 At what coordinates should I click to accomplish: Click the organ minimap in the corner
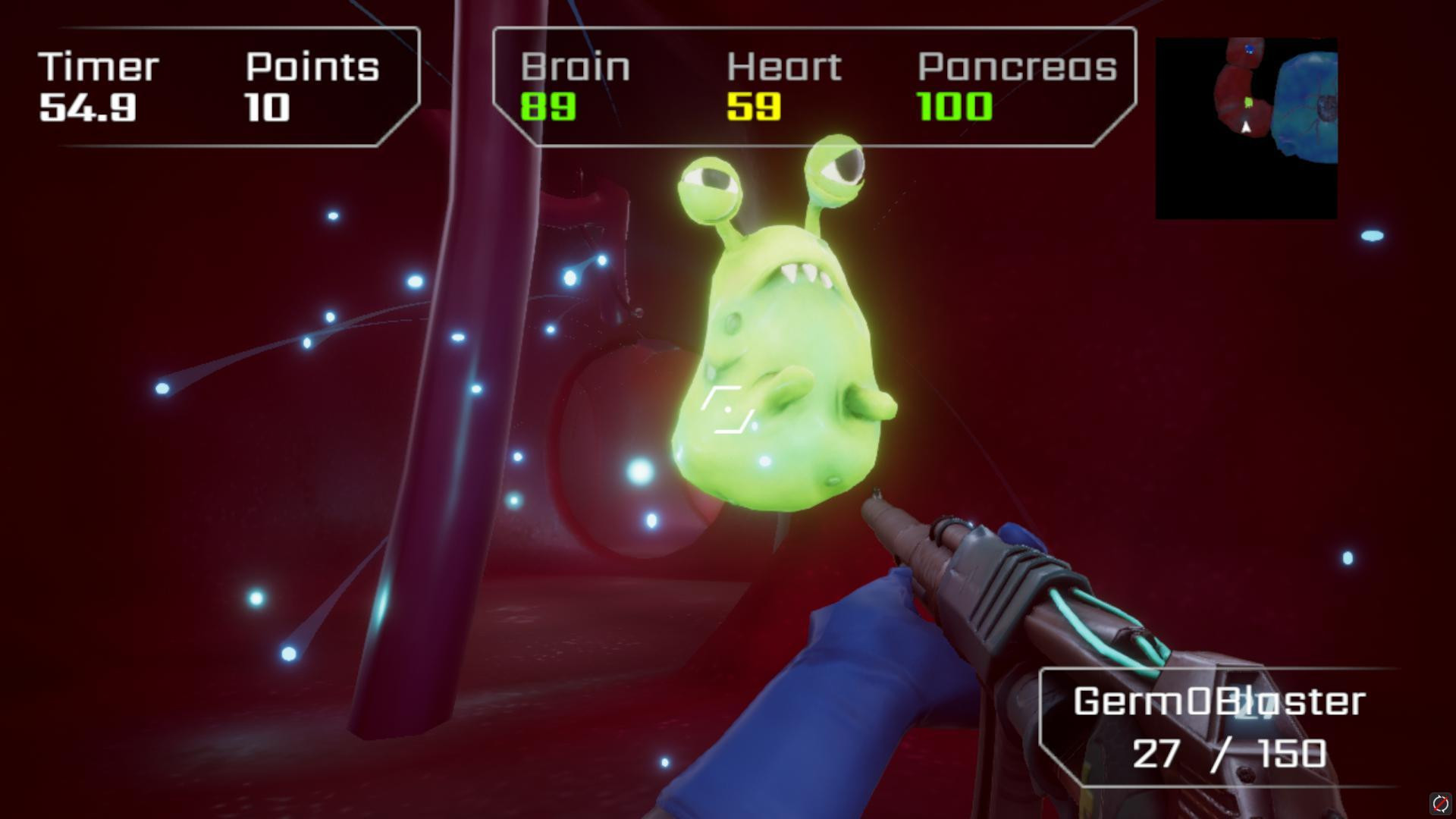coord(1246,128)
